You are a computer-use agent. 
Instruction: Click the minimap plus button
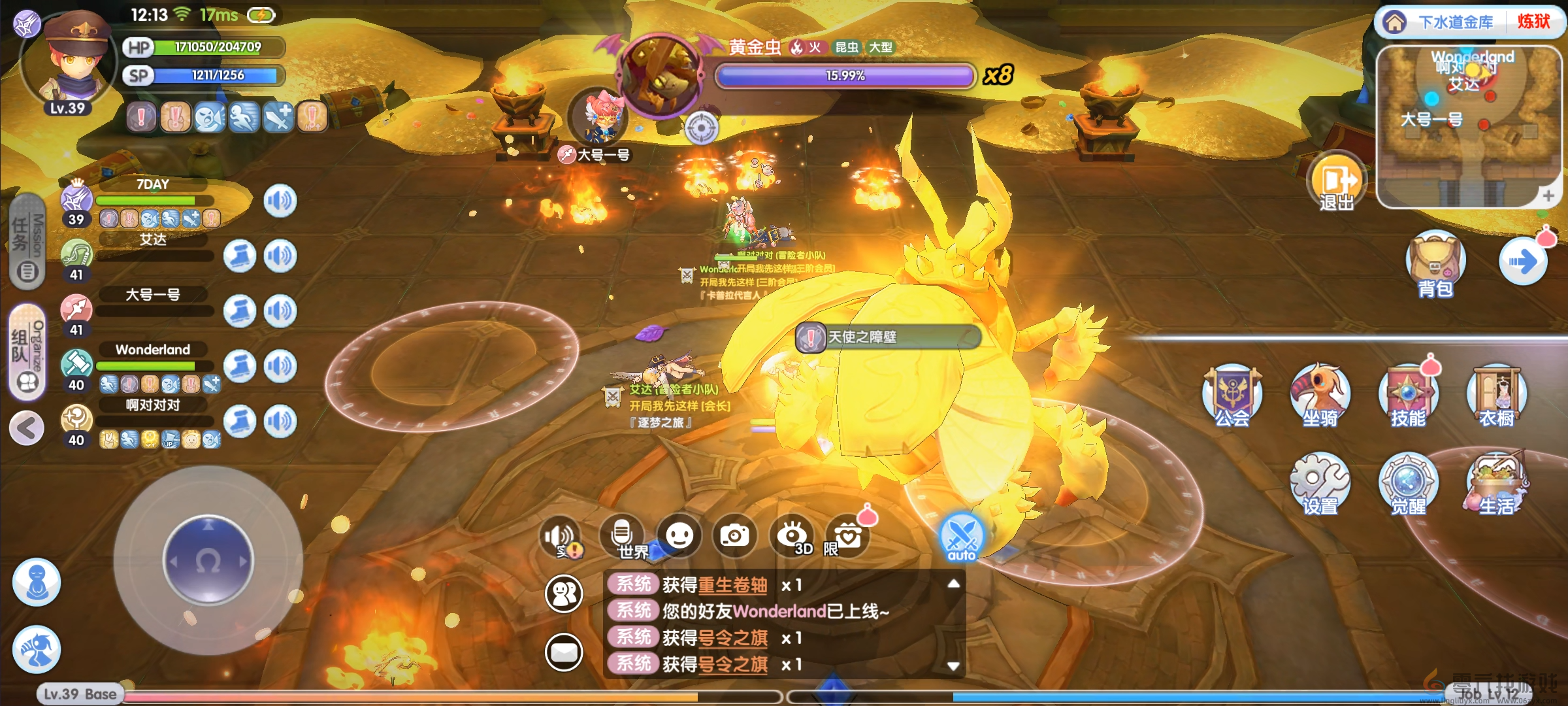click(1548, 195)
